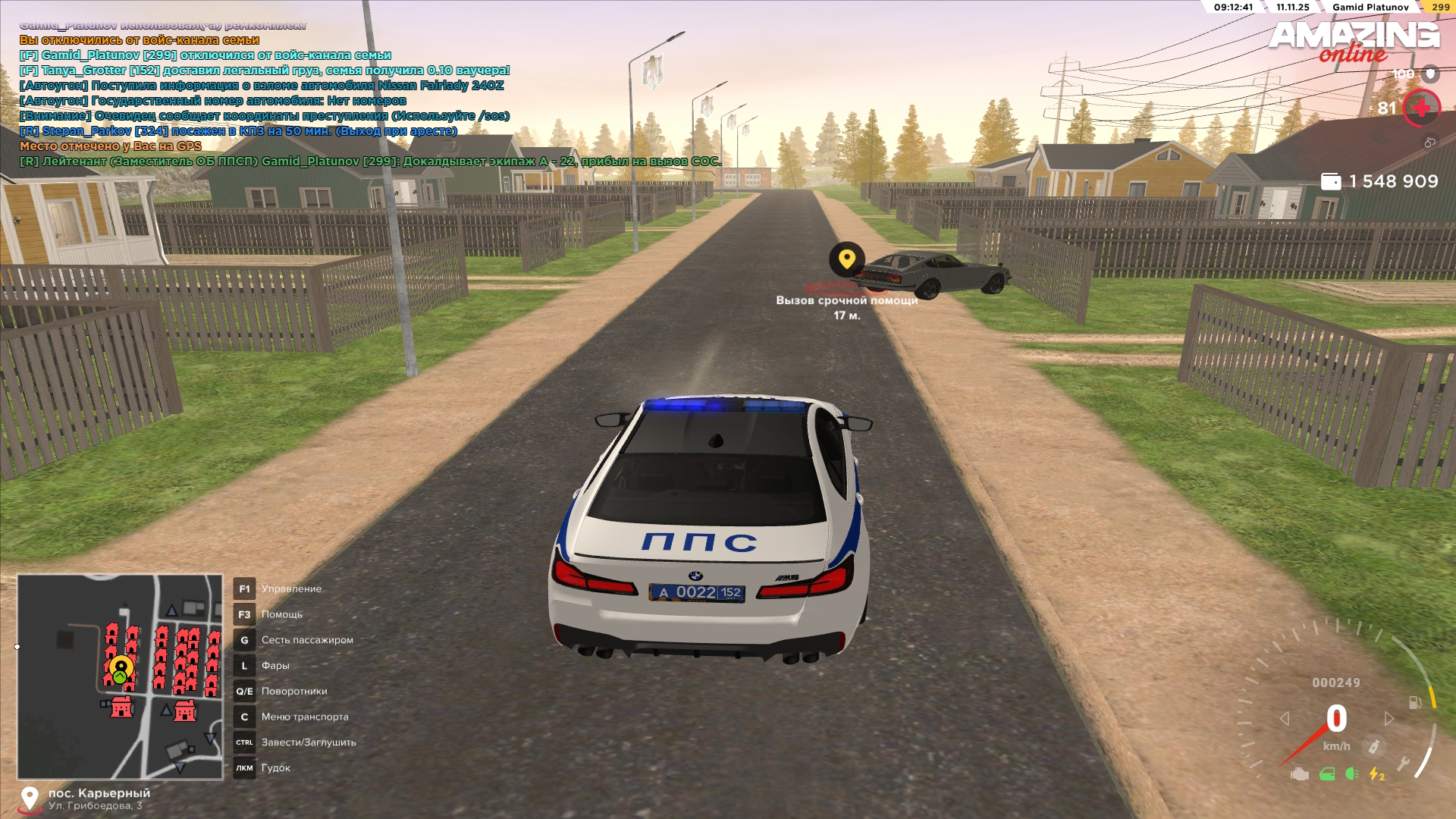1456x819 pixels.
Task: Activate the right turn signal arrow
Action: point(1389,718)
